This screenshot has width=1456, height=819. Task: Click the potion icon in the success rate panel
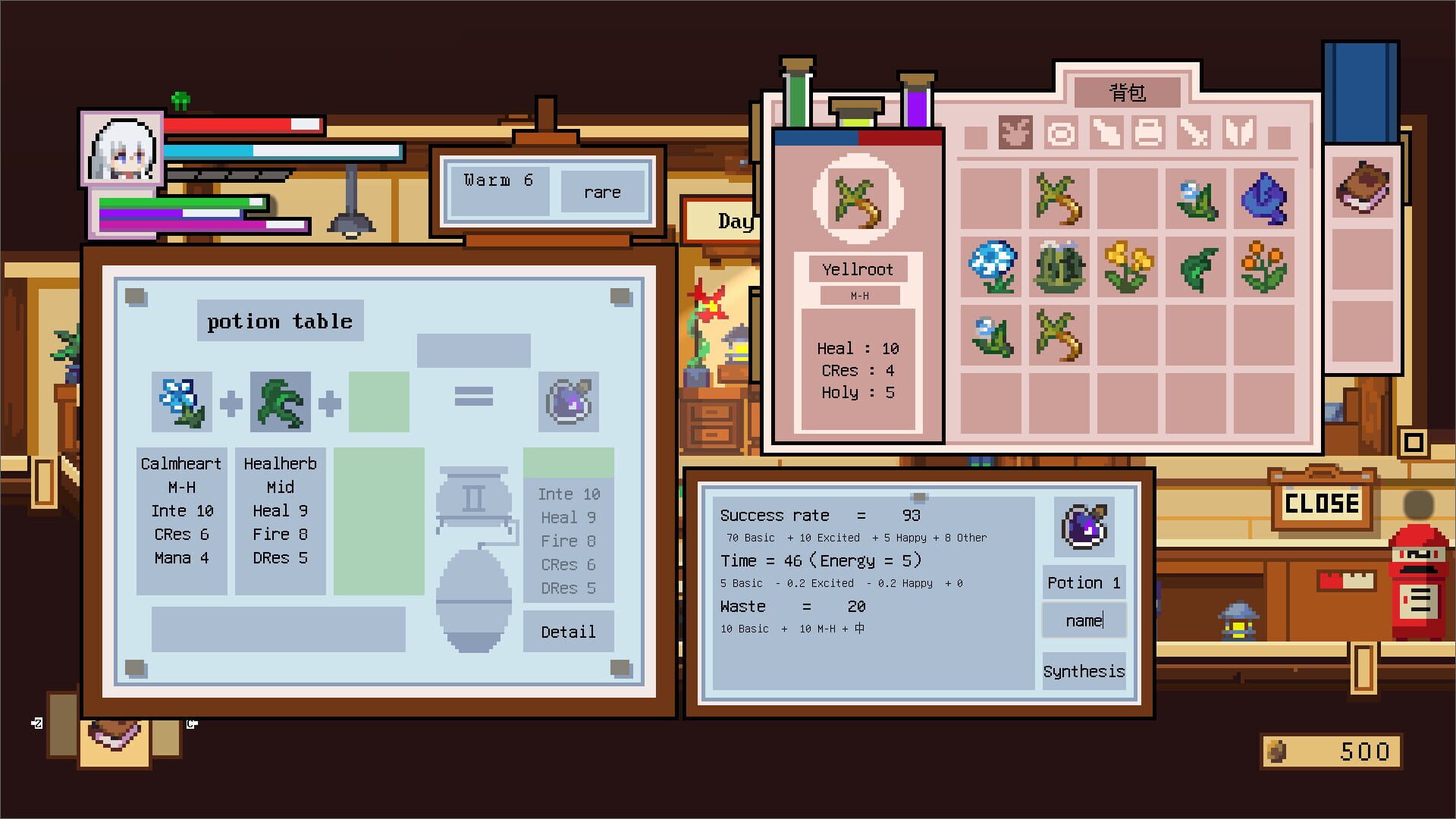(x=1083, y=526)
